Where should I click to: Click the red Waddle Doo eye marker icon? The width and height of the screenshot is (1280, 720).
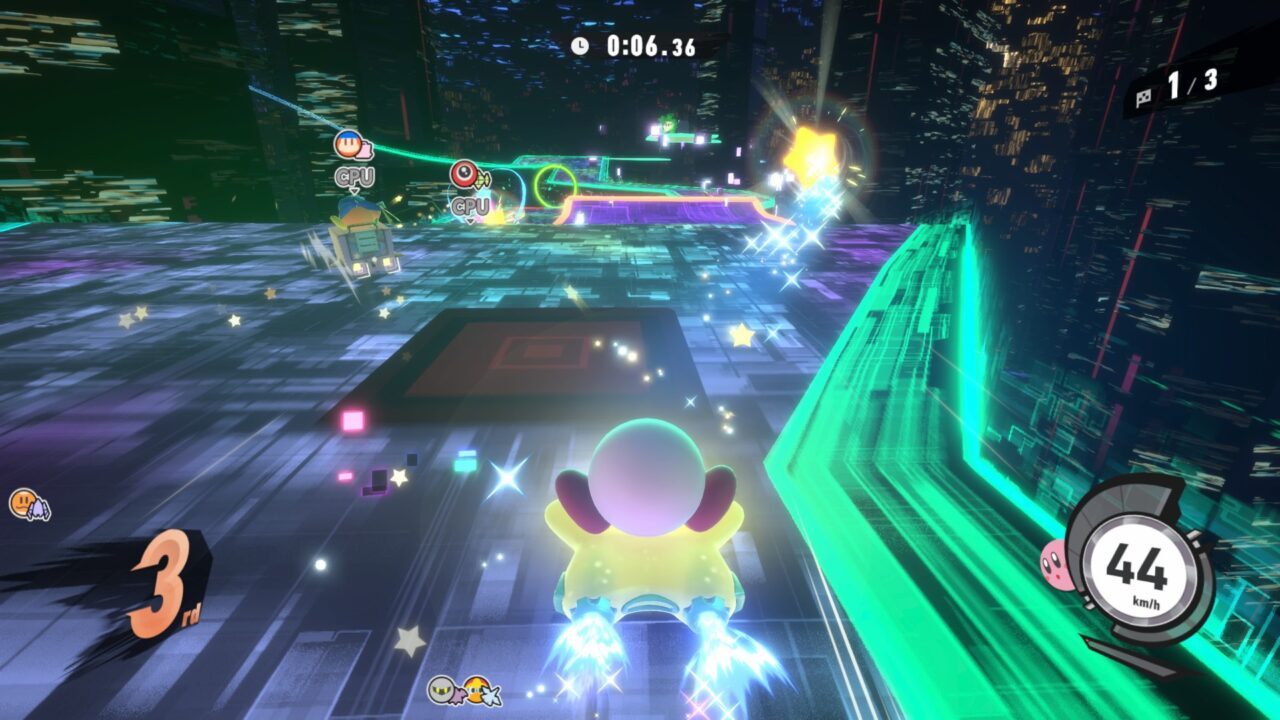coord(465,174)
